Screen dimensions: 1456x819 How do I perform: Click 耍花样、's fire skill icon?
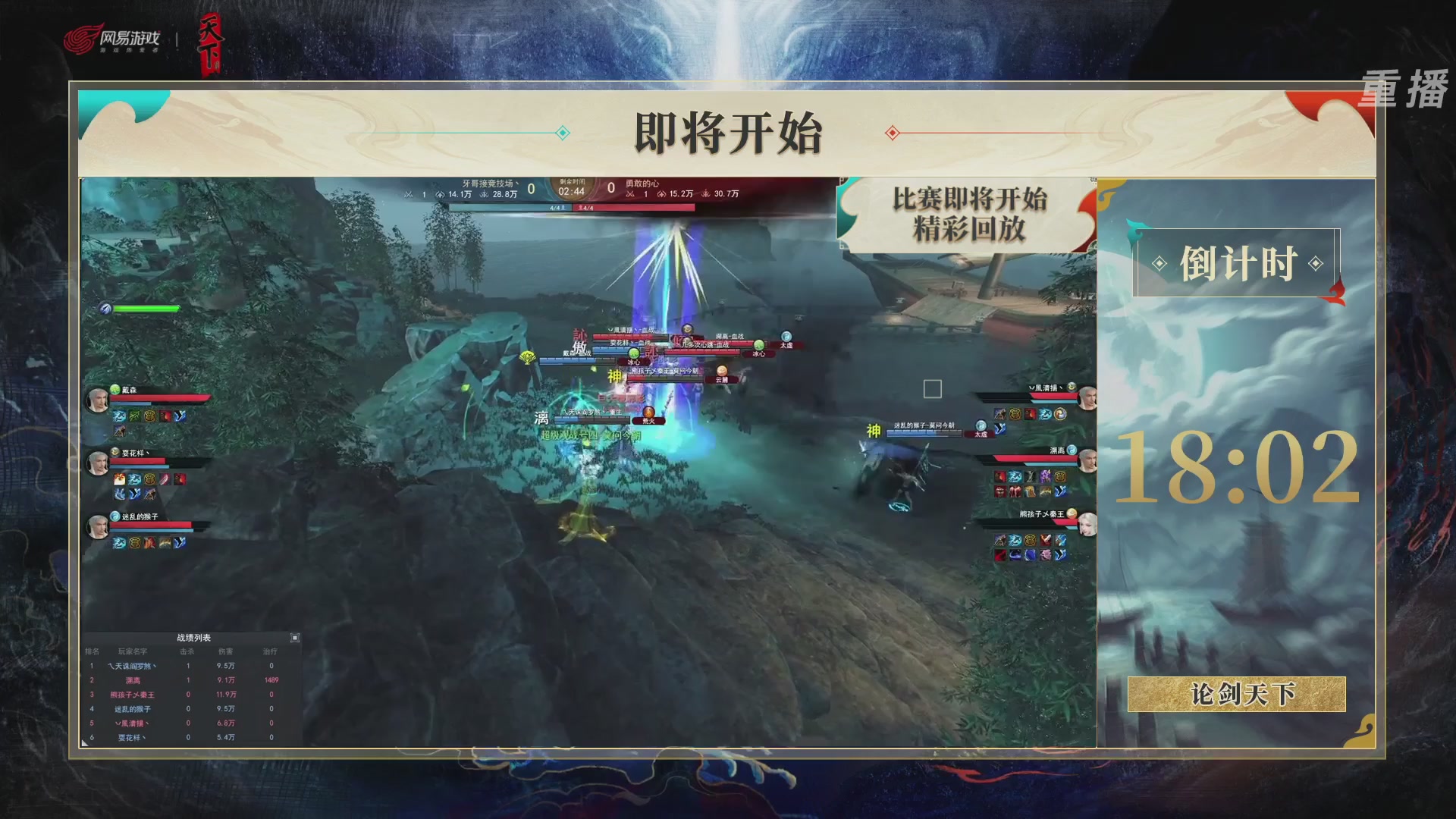(119, 479)
